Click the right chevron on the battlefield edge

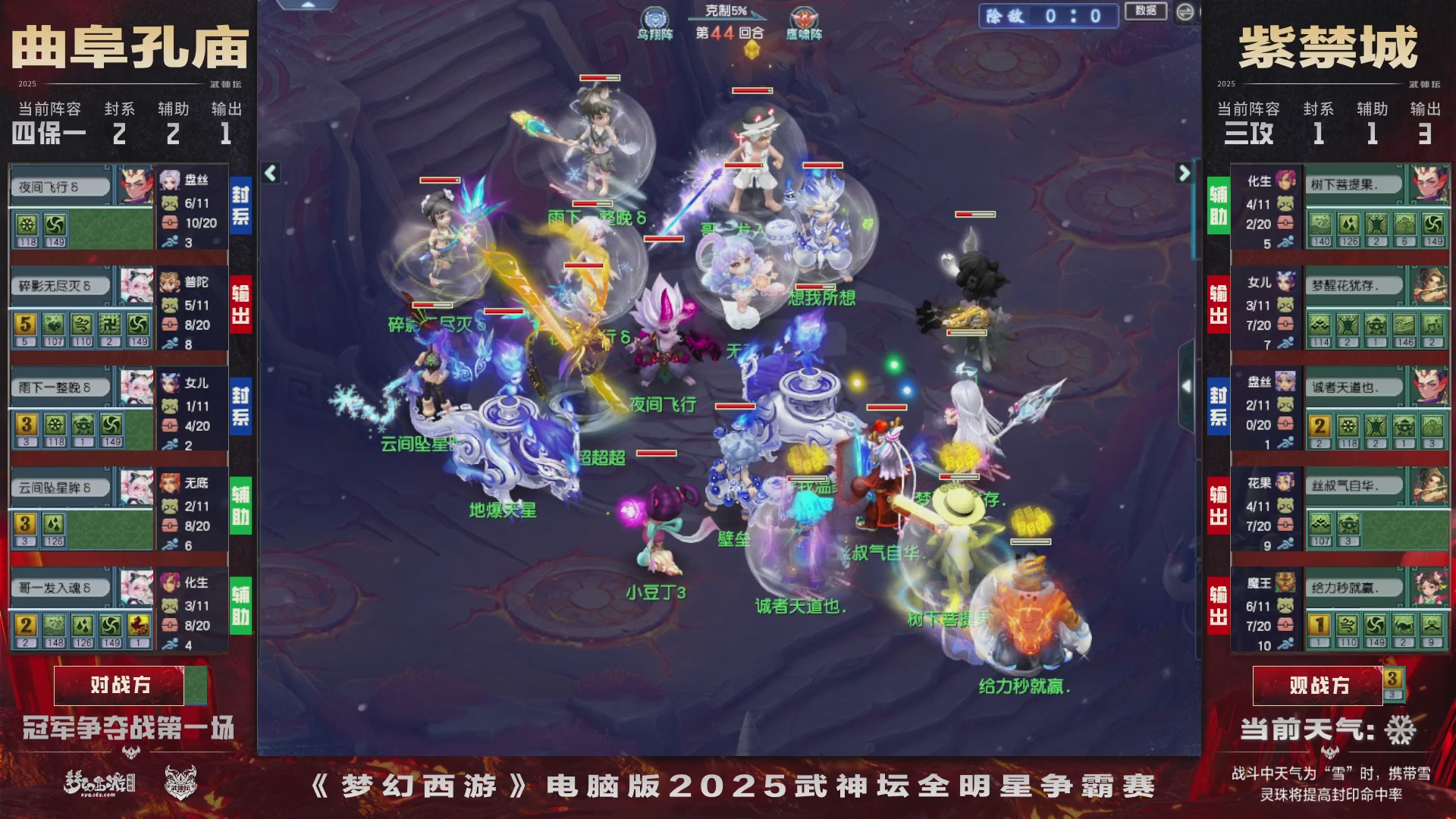pos(1183,173)
